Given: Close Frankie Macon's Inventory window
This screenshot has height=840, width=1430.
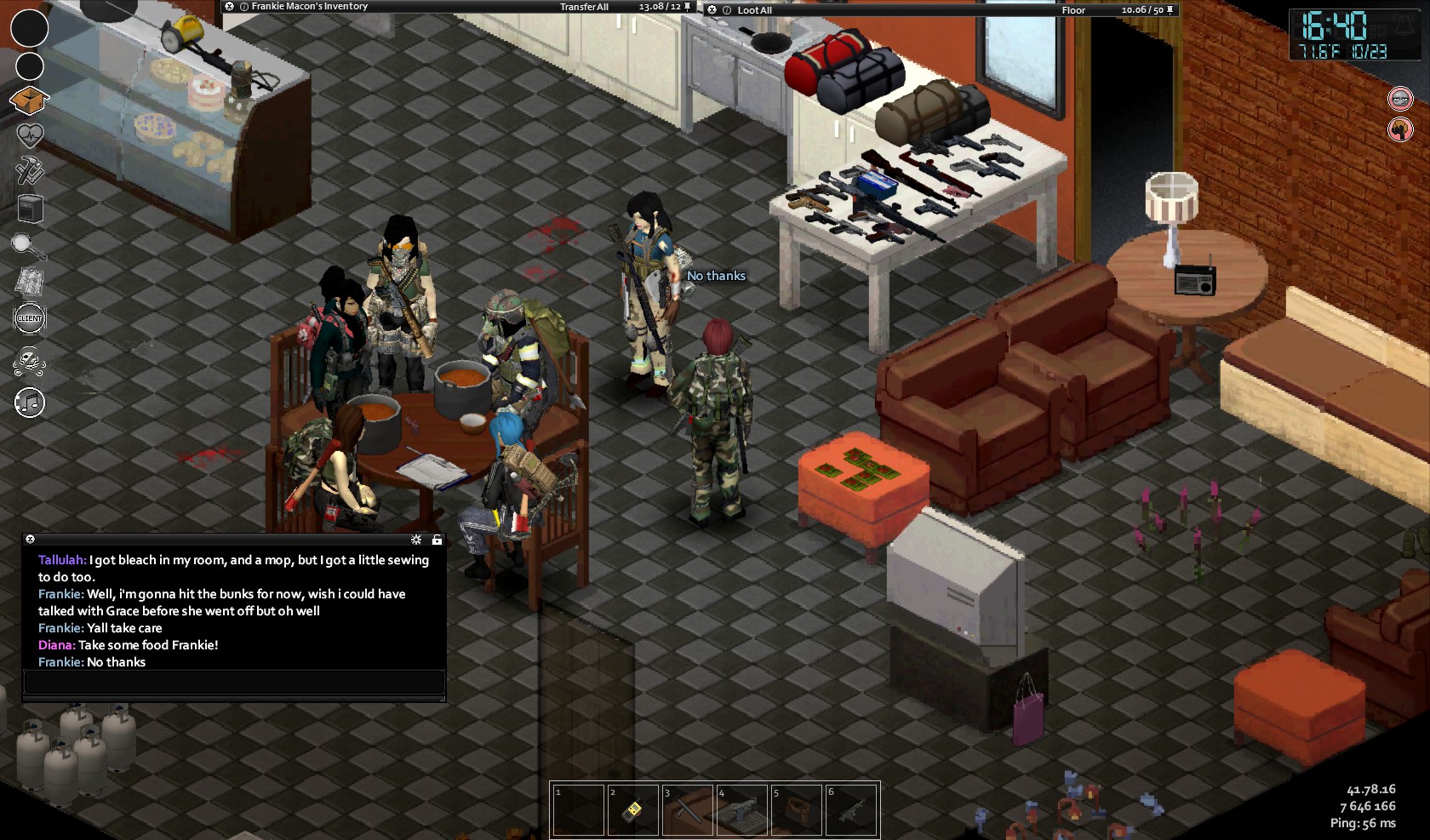Looking at the screenshot, I should 229,7.
